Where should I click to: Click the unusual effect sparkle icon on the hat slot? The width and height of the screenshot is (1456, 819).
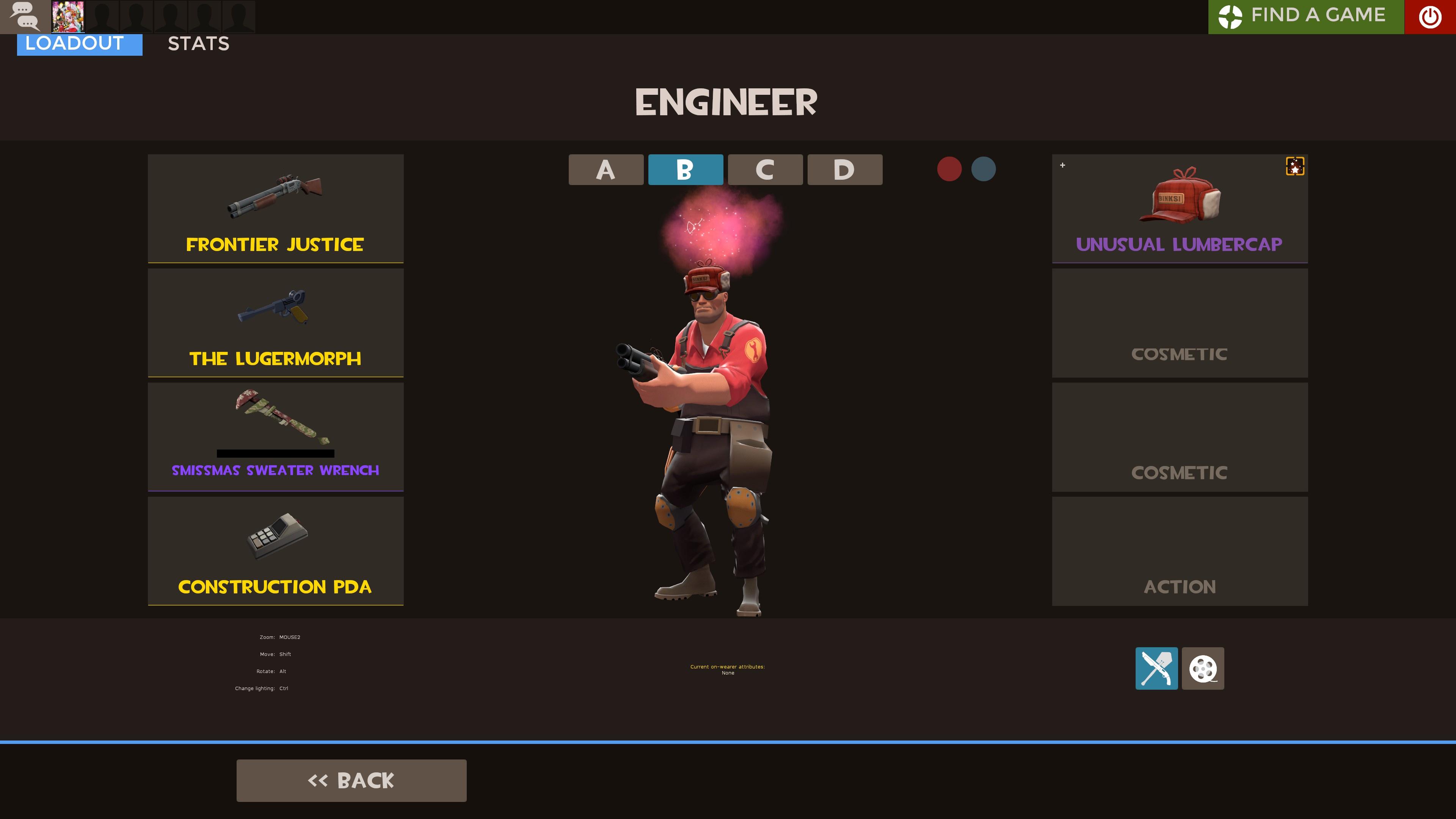click(1294, 166)
